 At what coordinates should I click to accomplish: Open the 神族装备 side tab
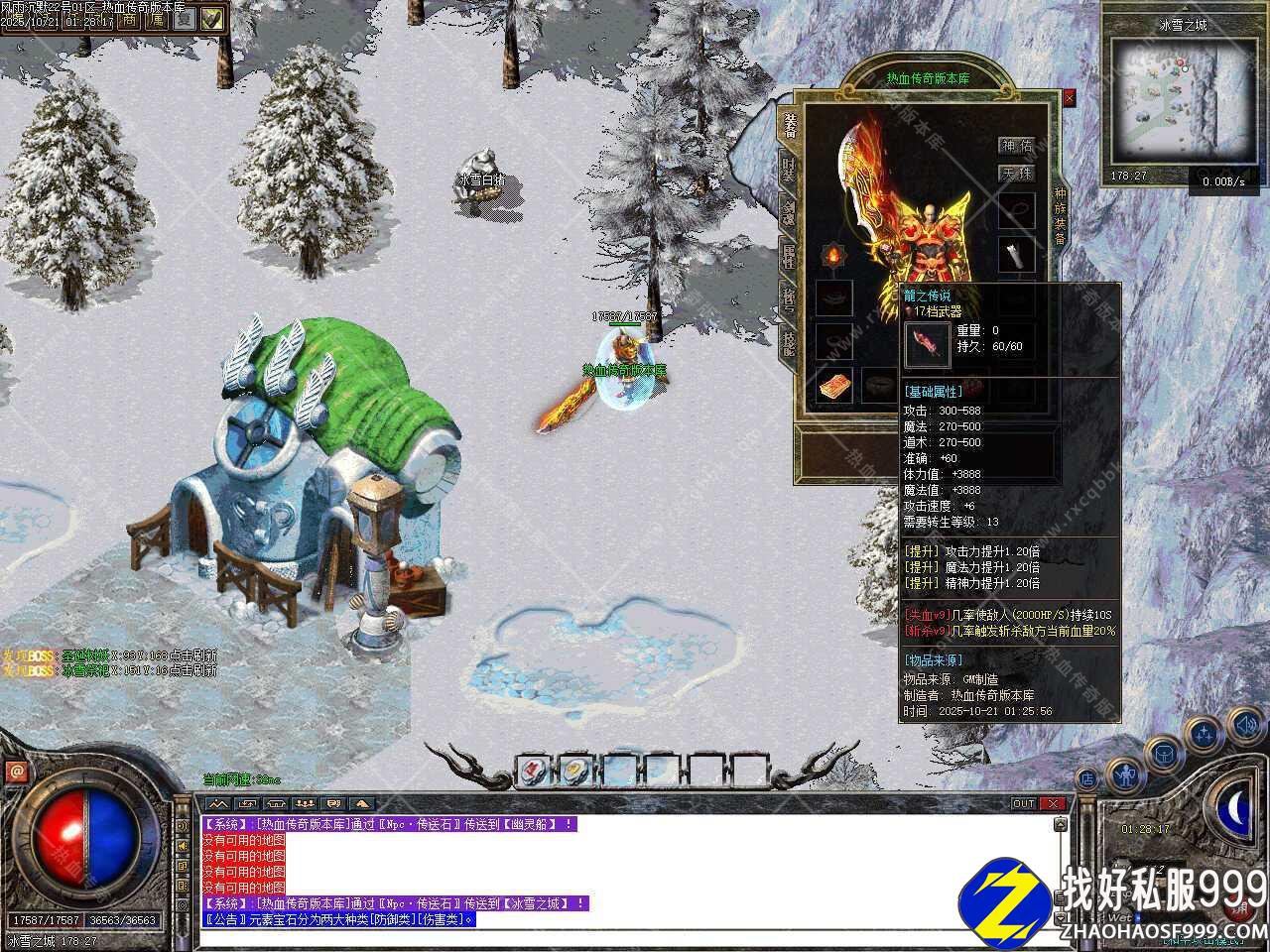1060,215
